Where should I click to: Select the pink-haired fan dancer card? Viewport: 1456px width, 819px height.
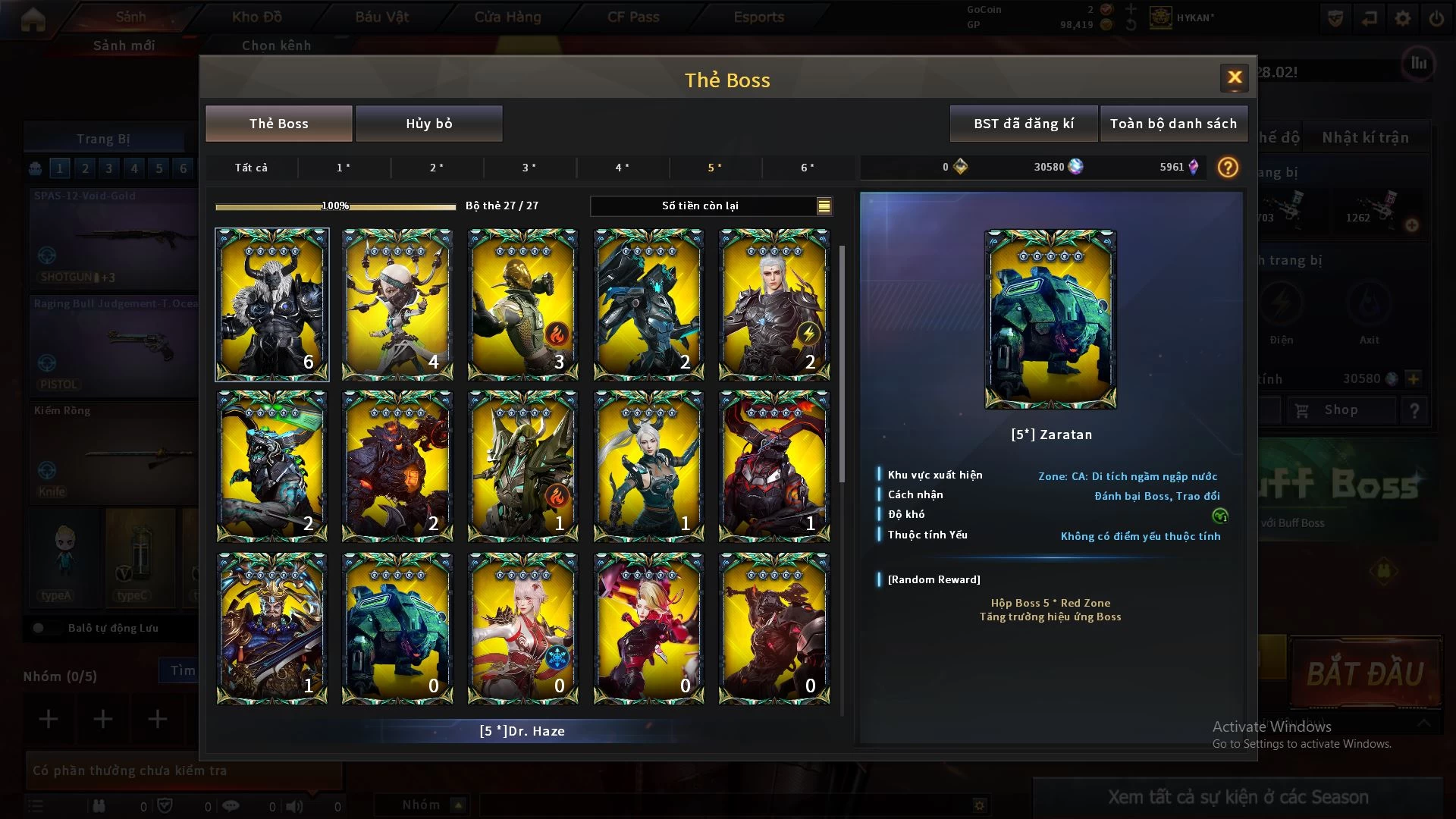(522, 628)
